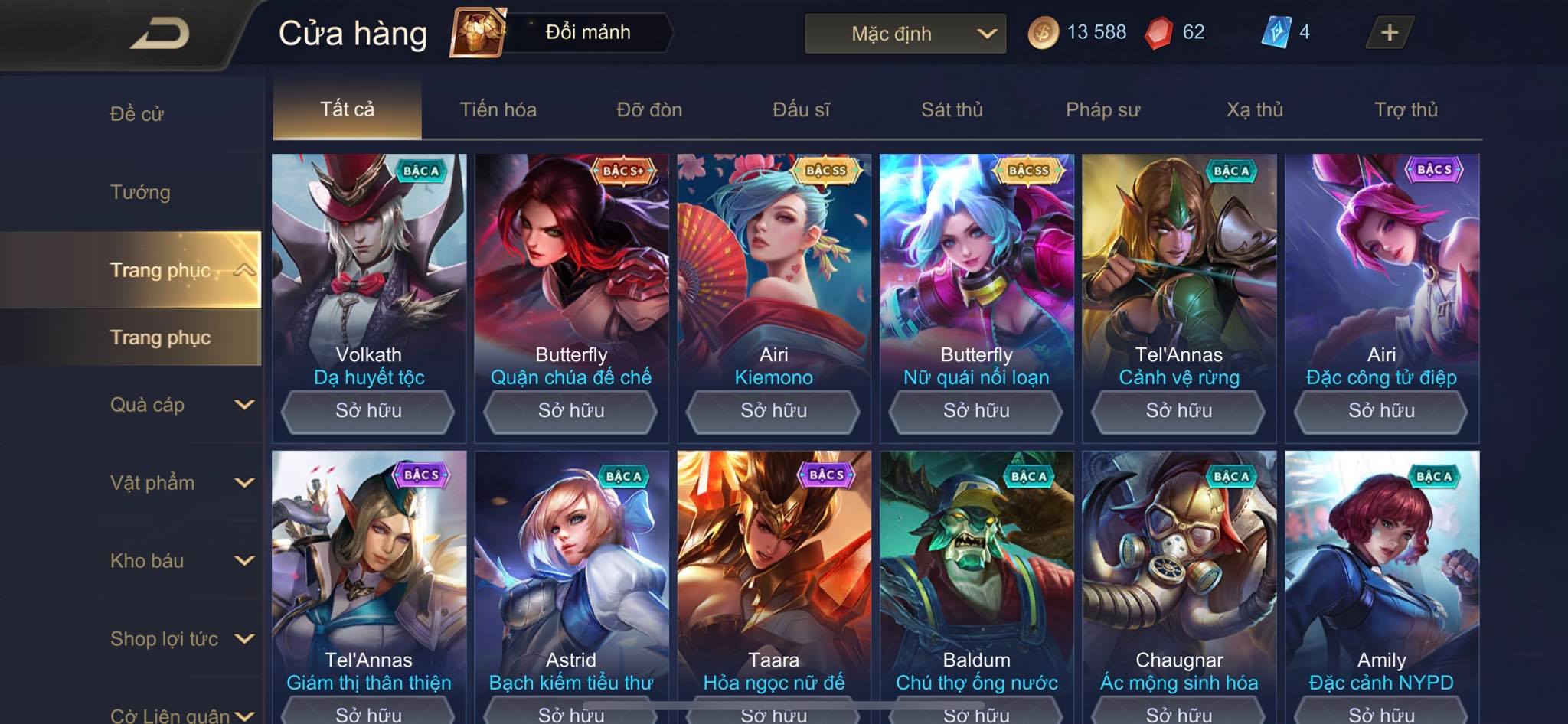Open the Đề cử sidebar section

(136, 114)
